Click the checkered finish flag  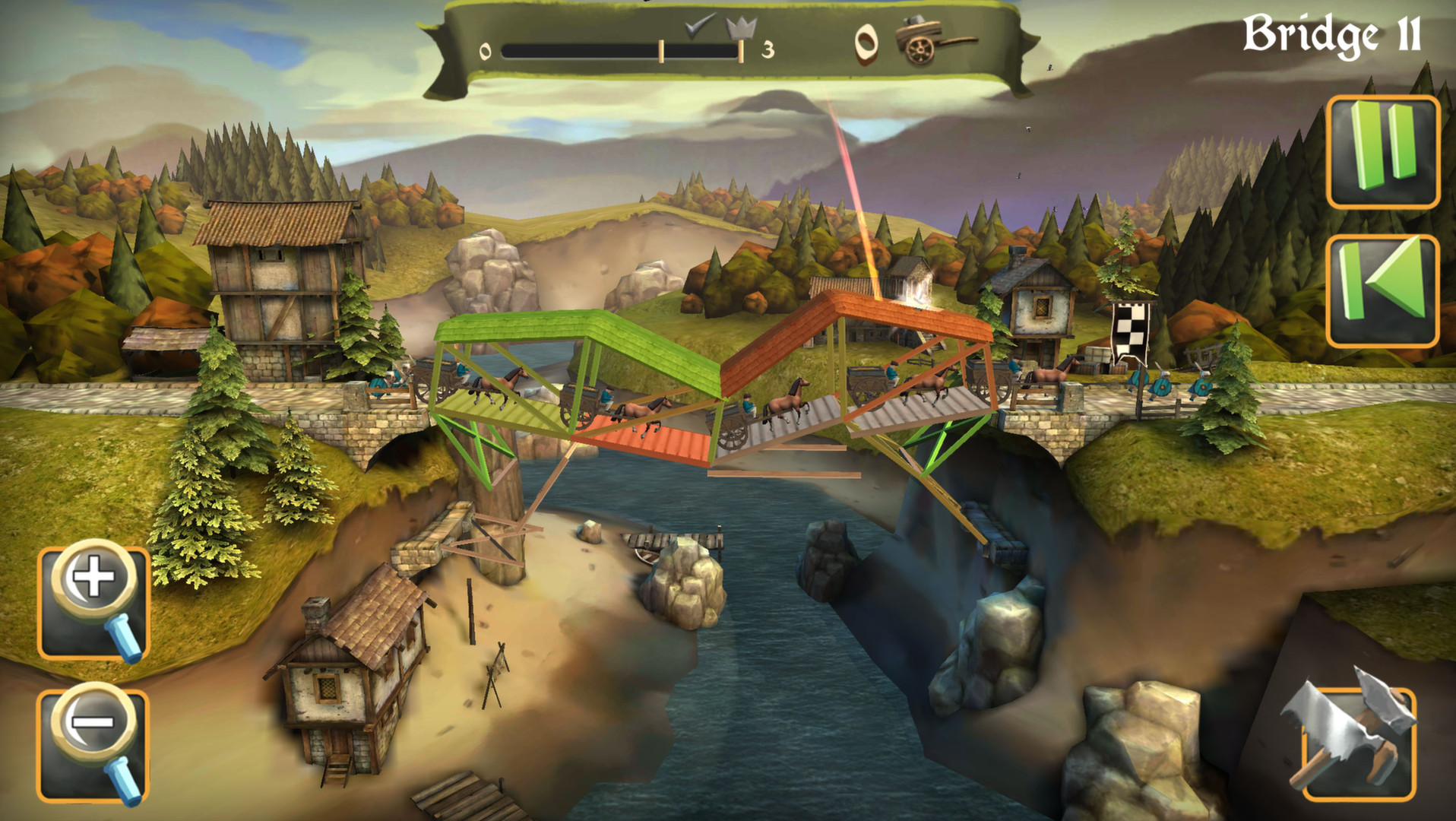click(x=1130, y=327)
